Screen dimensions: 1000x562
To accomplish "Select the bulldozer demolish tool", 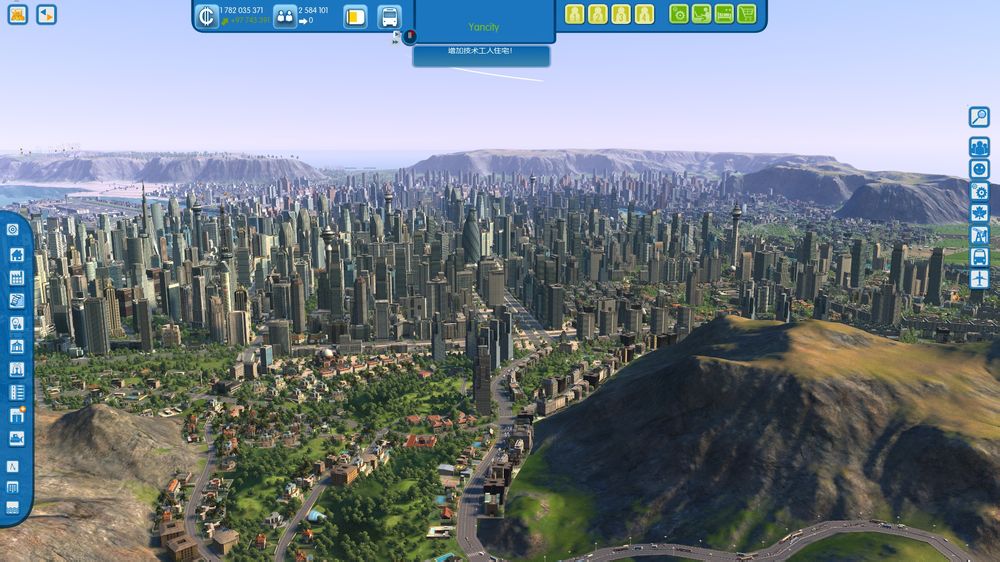I will pos(16,439).
